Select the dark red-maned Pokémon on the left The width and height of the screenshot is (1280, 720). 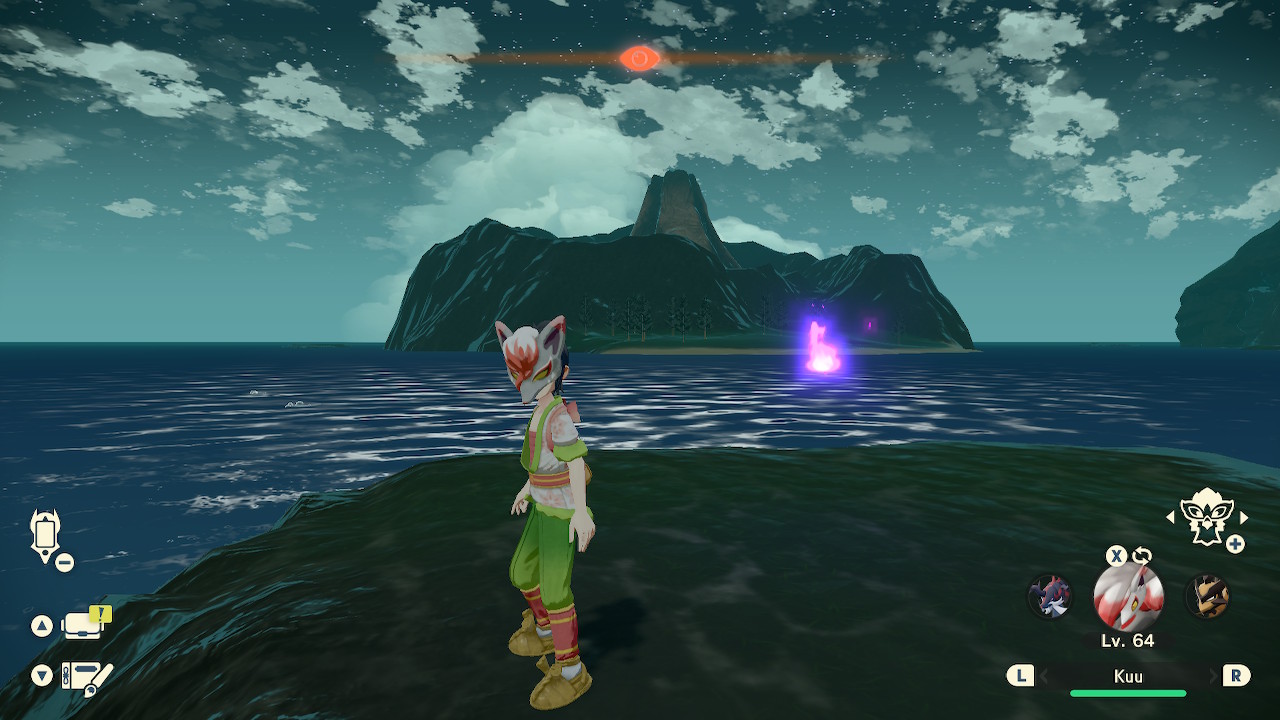coord(1050,596)
